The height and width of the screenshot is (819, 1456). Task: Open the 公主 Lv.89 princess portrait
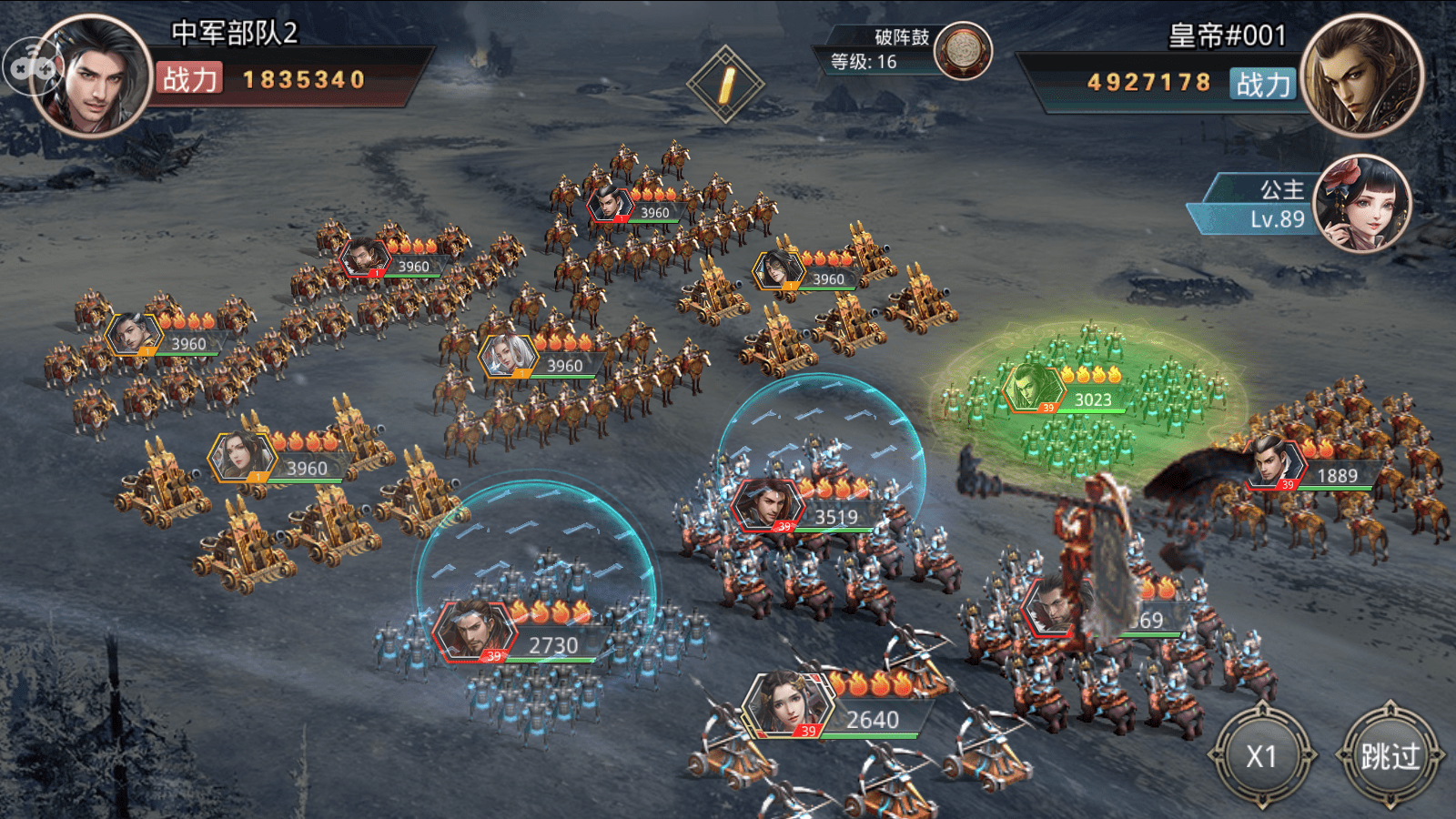click(x=1362, y=204)
